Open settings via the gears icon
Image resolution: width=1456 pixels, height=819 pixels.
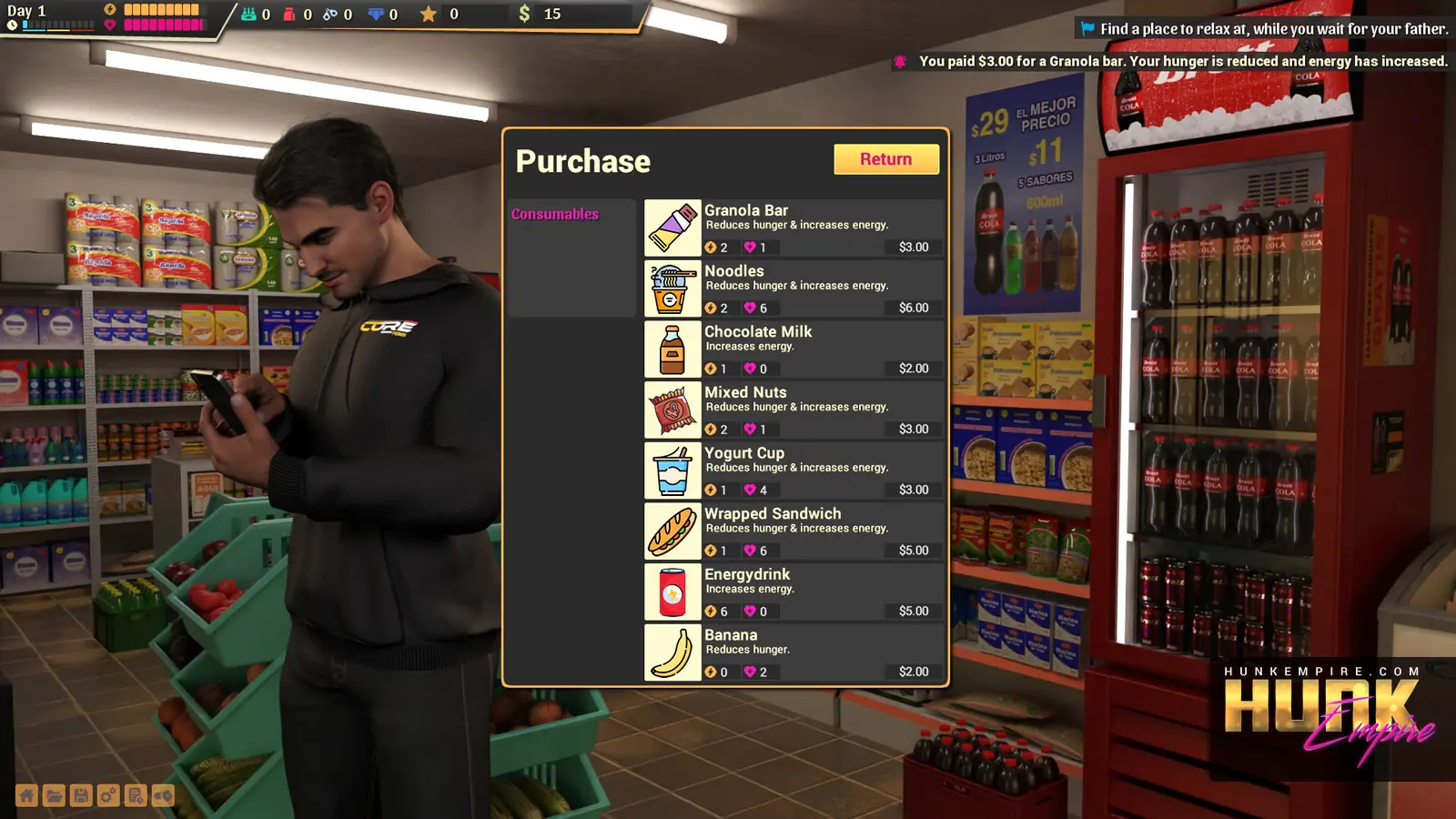point(108,796)
